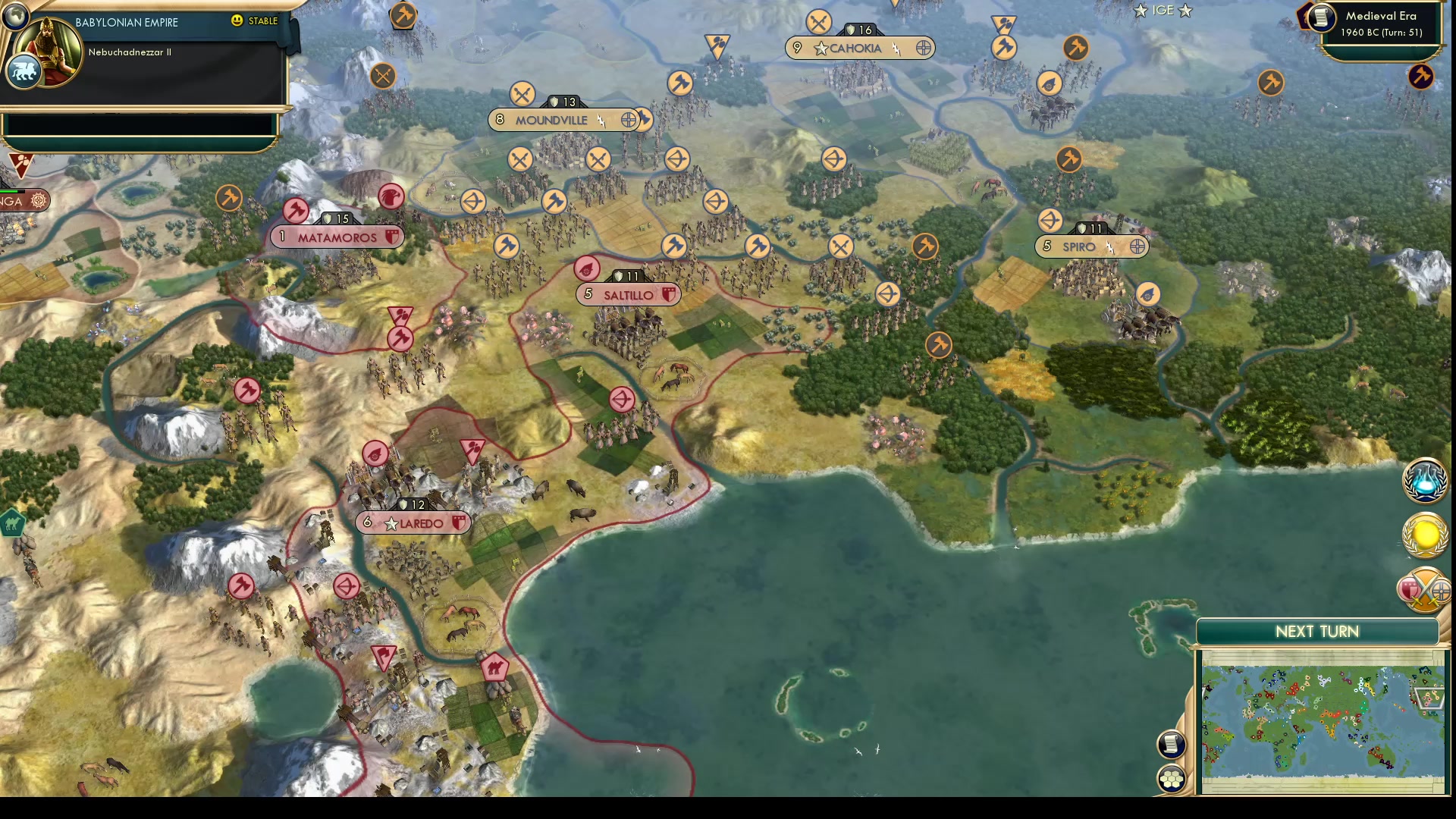
Task: Toggle the connected globe icon beside Cahokia
Action: pos(922,48)
